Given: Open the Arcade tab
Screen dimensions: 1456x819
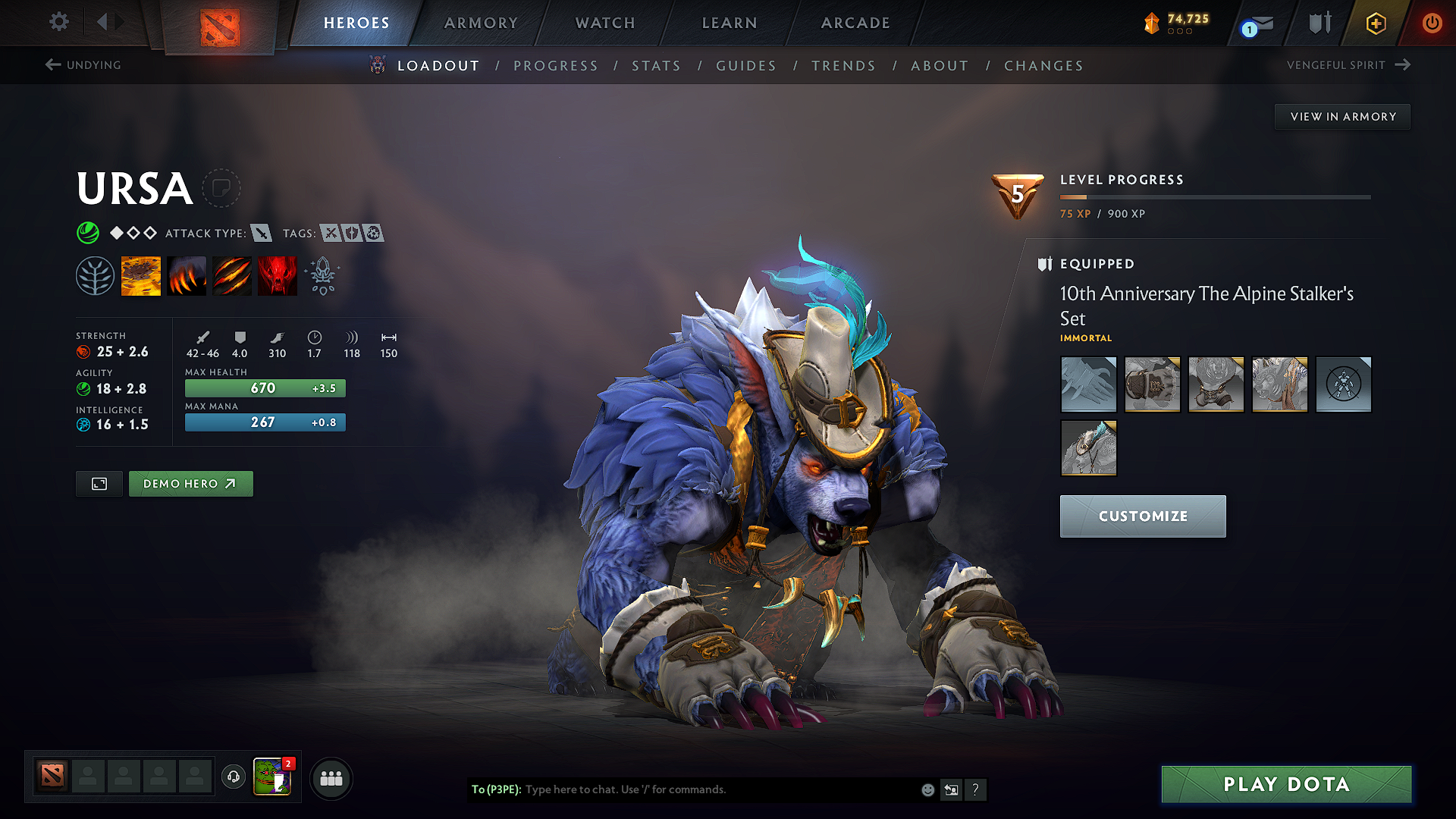Looking at the screenshot, I should tap(855, 23).
